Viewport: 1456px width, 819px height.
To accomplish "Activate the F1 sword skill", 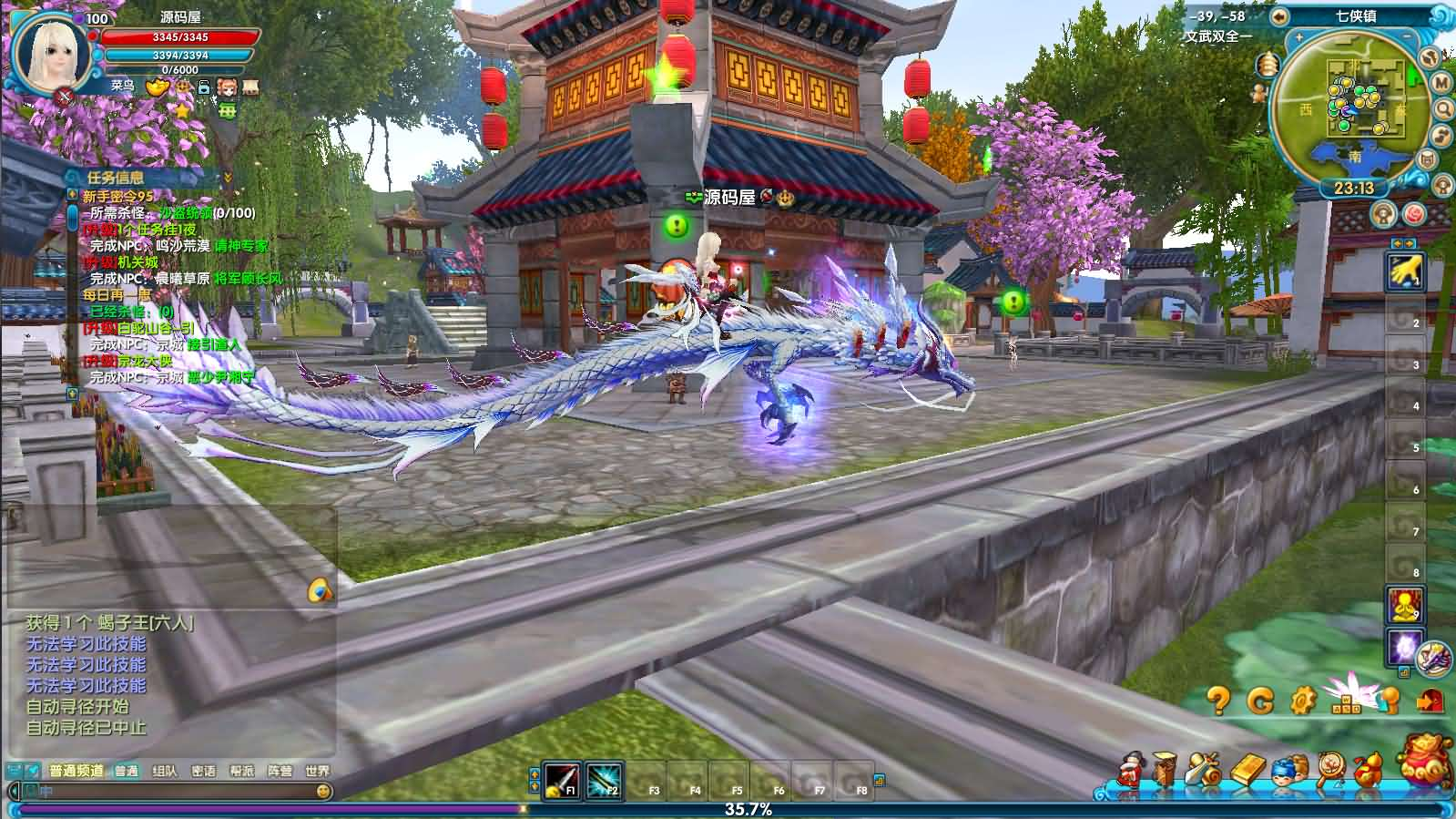I will 561,781.
